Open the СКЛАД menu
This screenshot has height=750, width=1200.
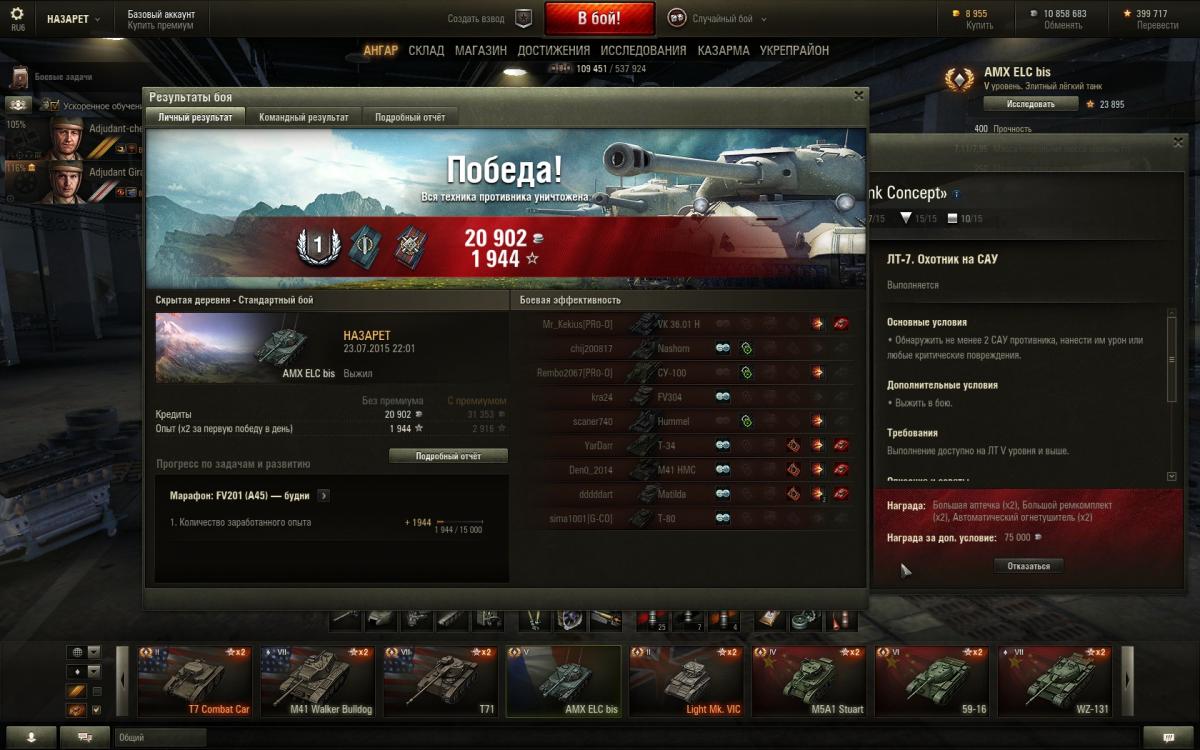pyautogui.click(x=426, y=50)
